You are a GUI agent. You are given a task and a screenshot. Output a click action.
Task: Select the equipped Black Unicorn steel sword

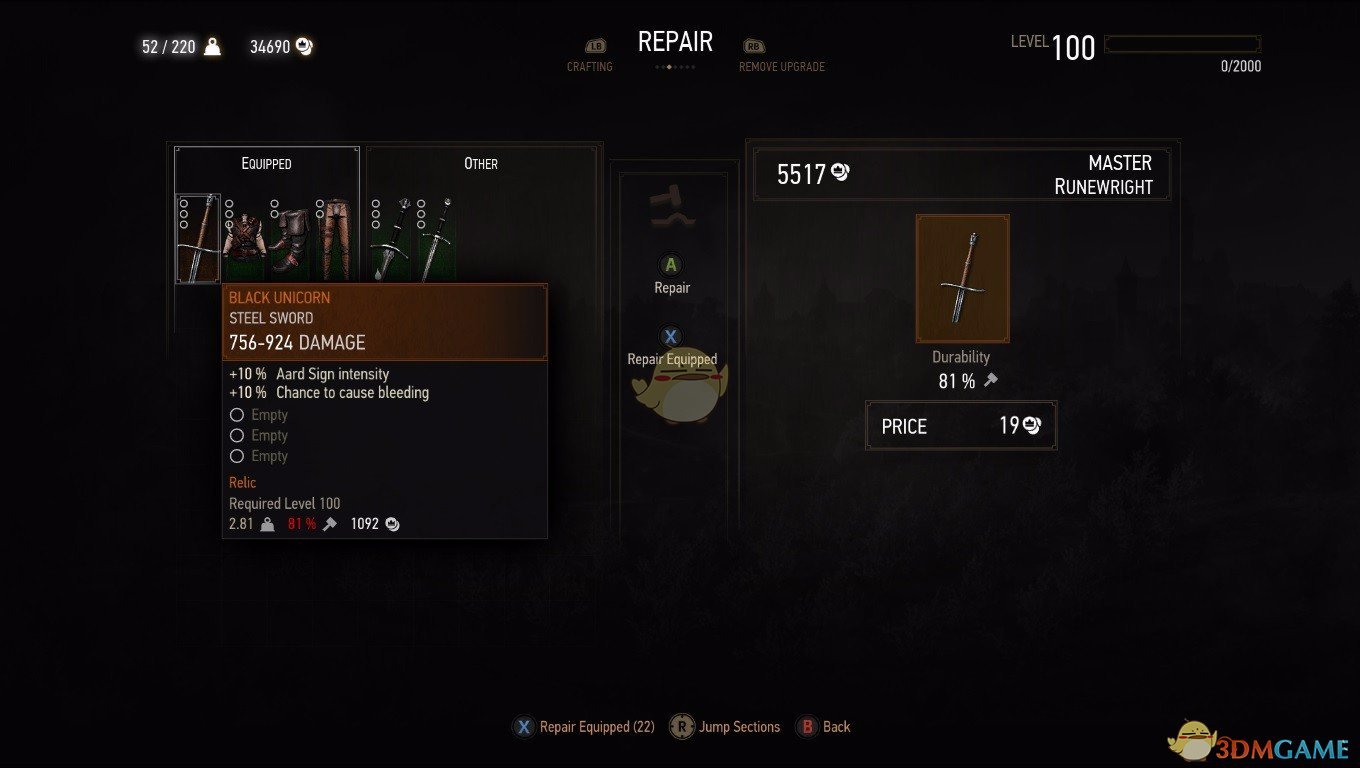tap(198, 238)
